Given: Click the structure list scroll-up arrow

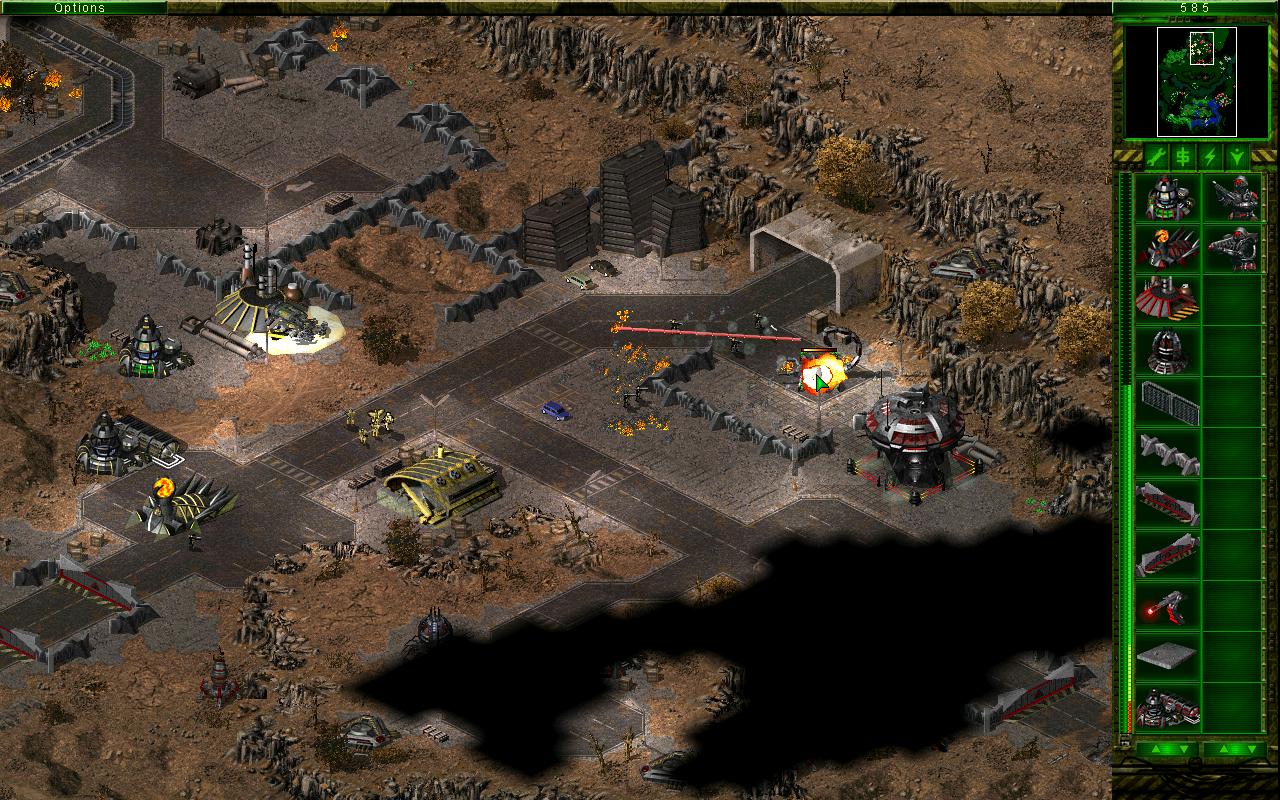Looking at the screenshot, I should (1155, 748).
